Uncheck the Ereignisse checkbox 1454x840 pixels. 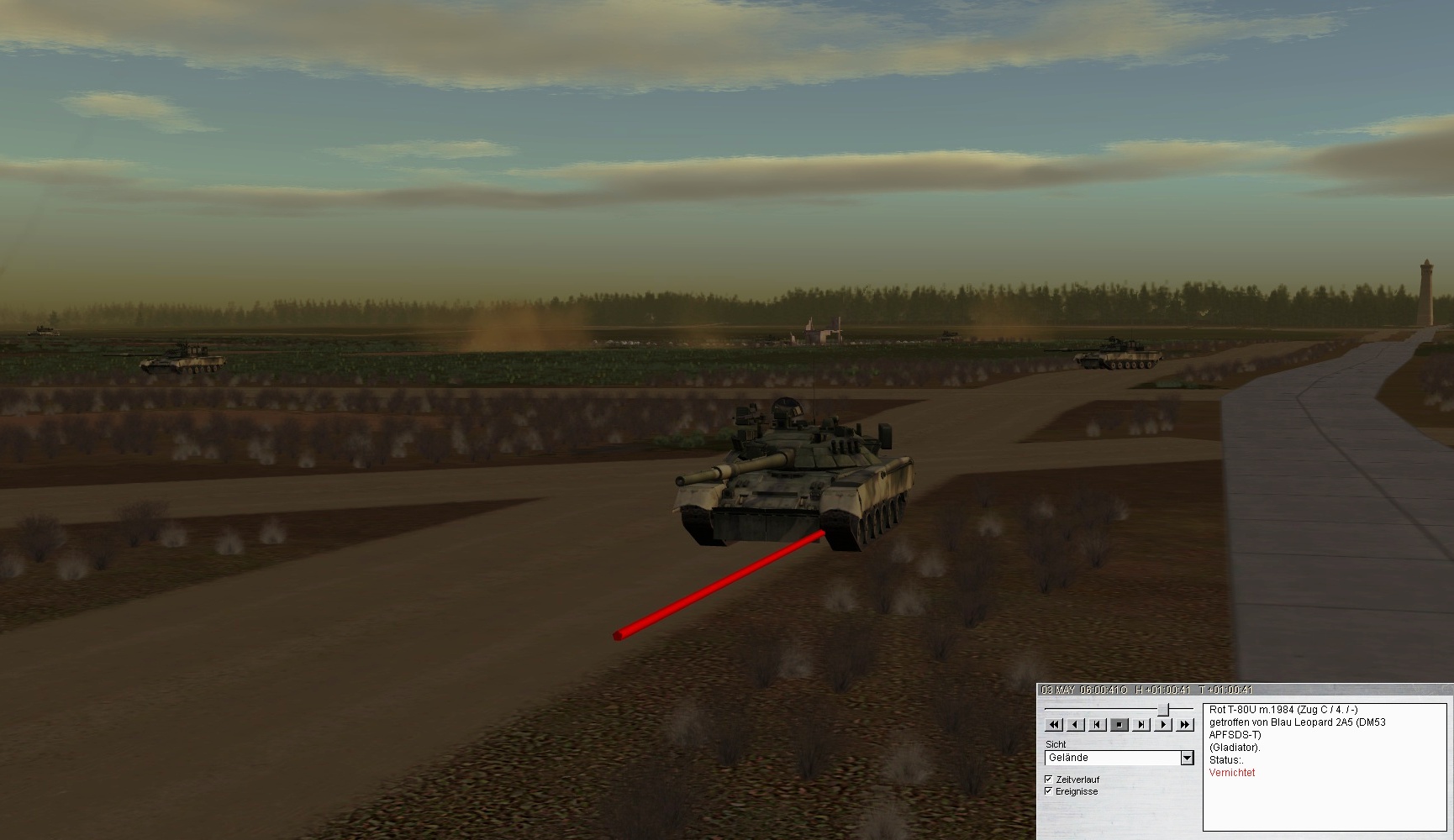pyautogui.click(x=1048, y=791)
